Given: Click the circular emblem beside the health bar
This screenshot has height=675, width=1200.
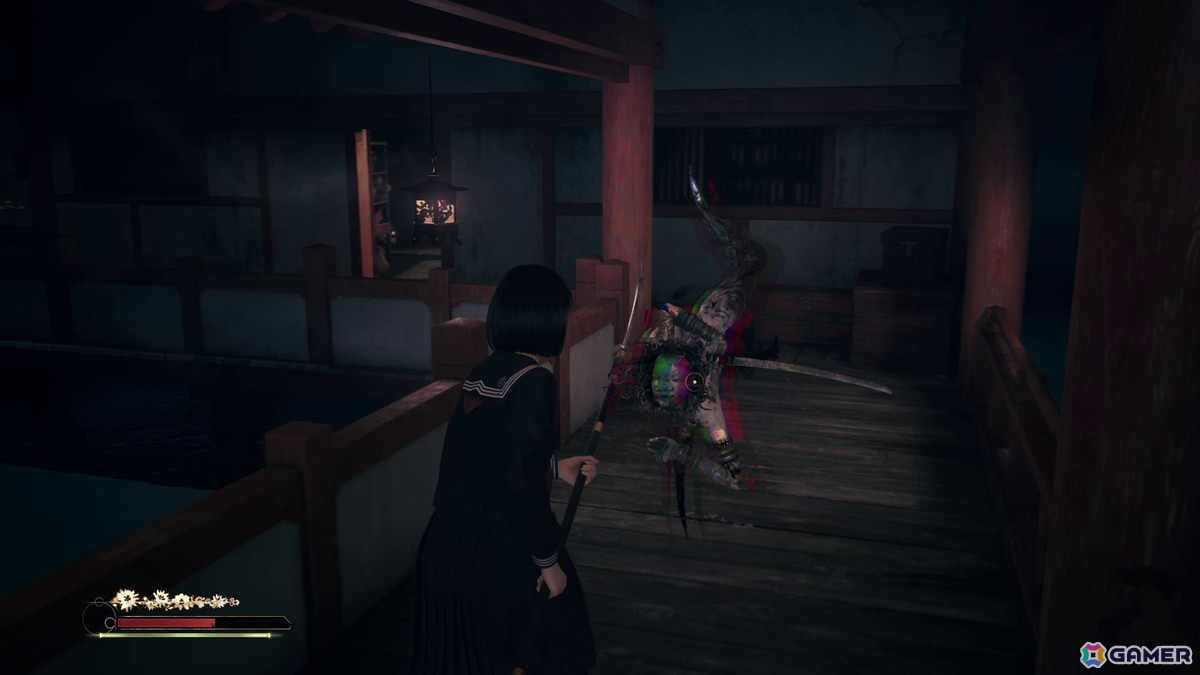Looking at the screenshot, I should (99, 620).
